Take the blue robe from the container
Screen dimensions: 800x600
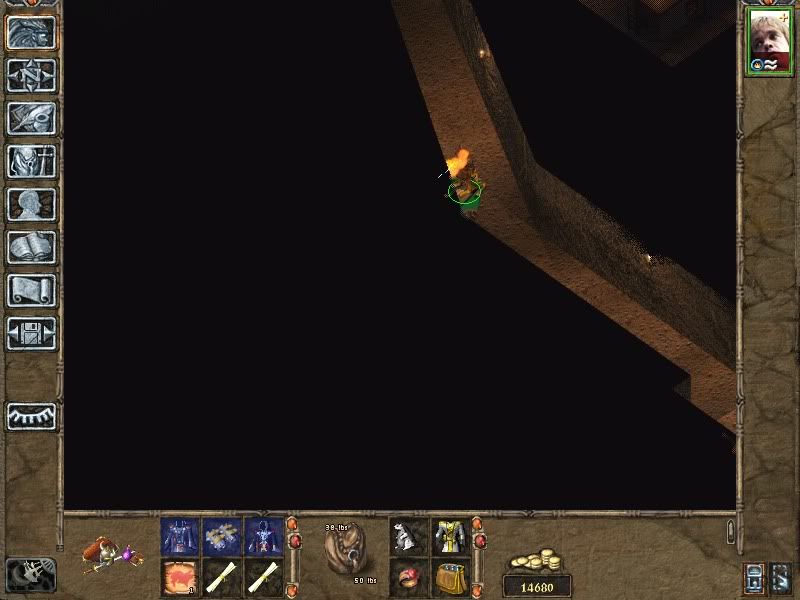[x=180, y=536]
